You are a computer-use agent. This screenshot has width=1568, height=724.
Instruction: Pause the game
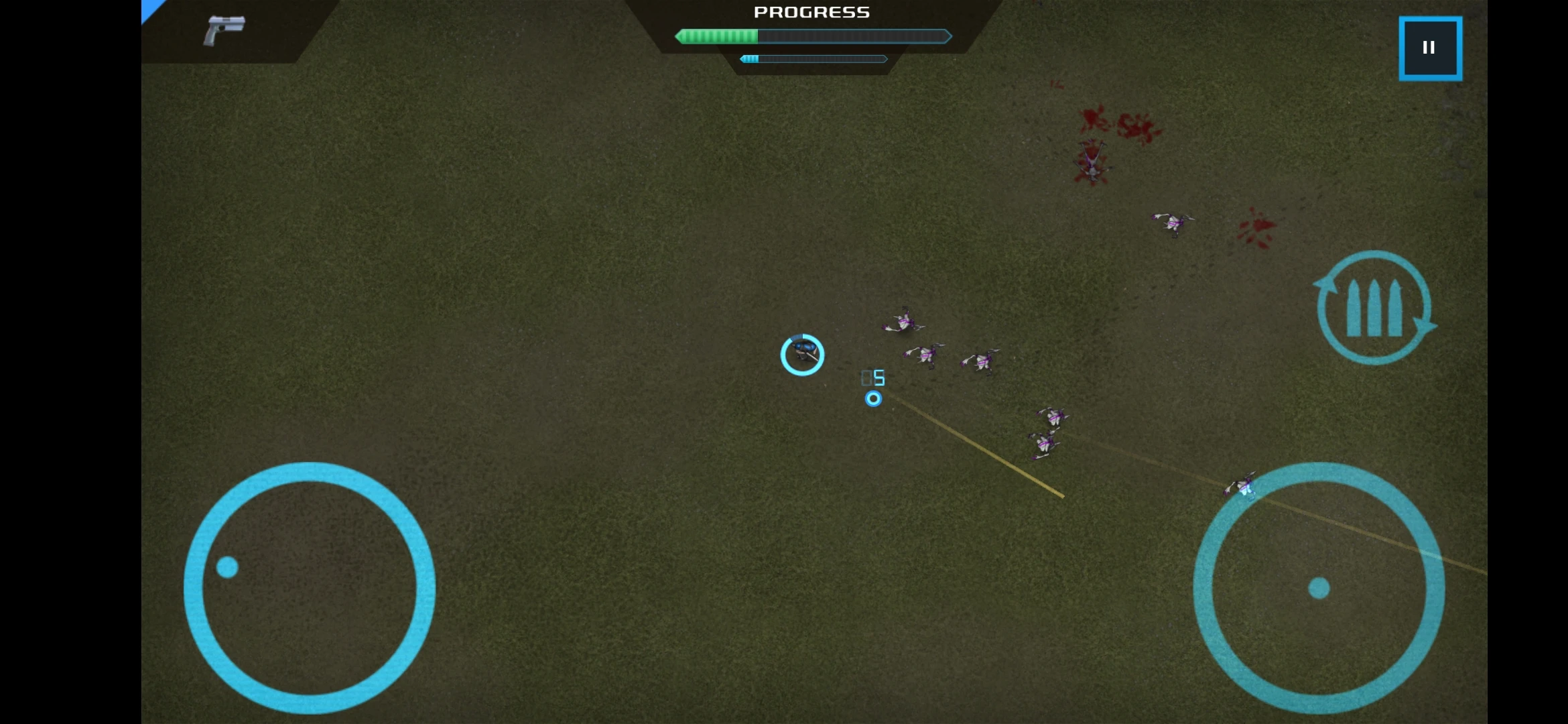tap(1430, 48)
